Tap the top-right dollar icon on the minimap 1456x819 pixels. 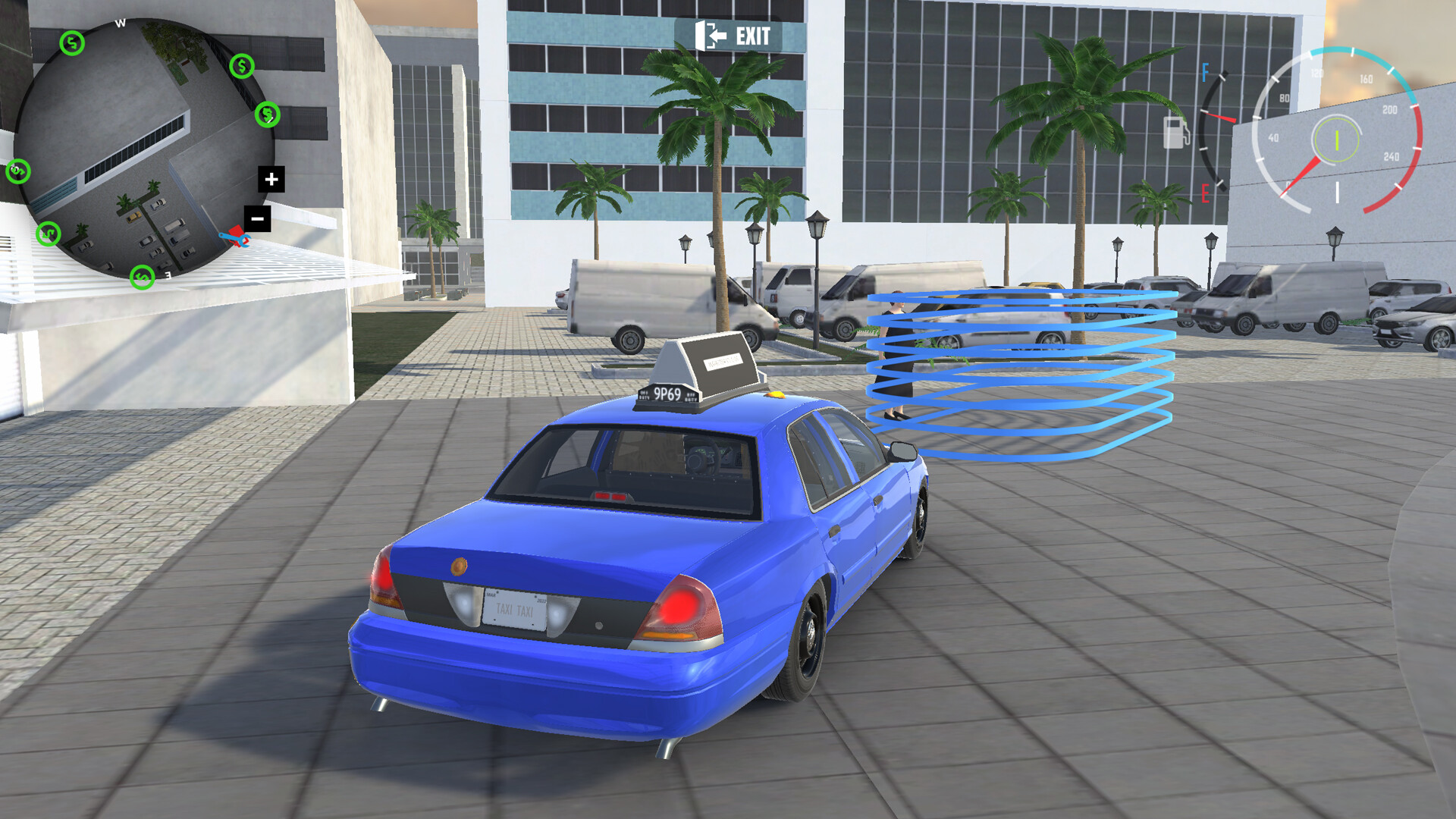click(241, 67)
